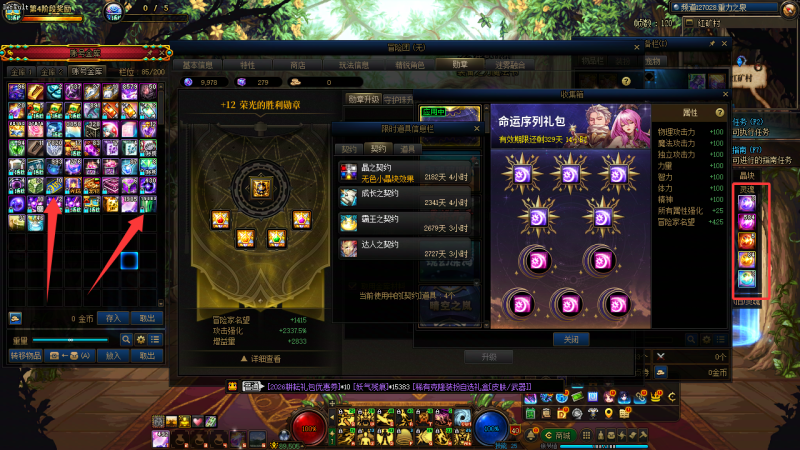Switch to the 特性 tab
The image size is (800, 450).
click(x=246, y=65)
